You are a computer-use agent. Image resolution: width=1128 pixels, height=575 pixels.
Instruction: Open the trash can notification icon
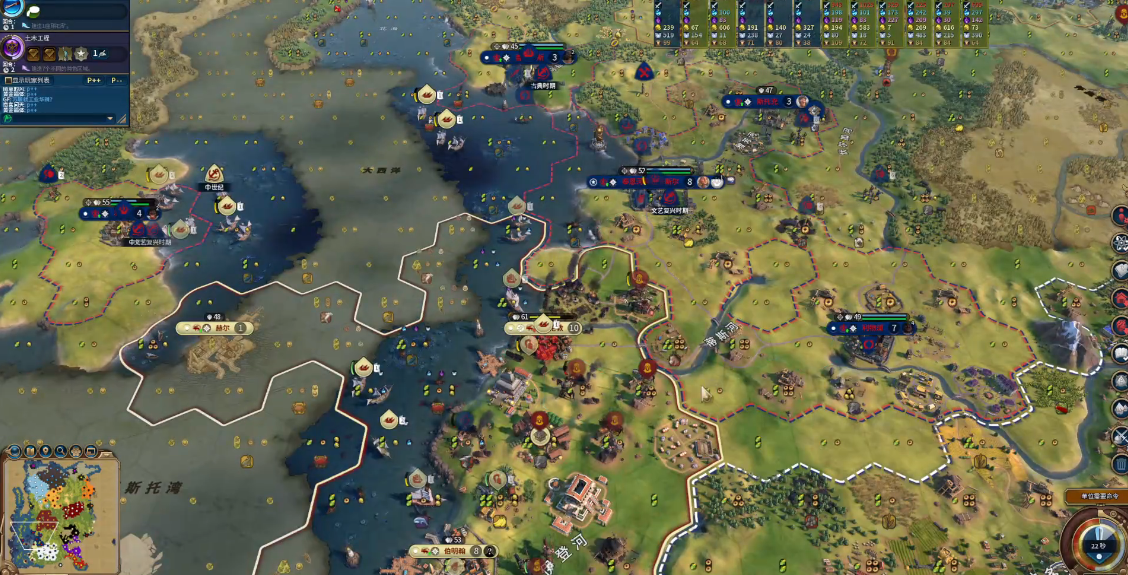1120,463
